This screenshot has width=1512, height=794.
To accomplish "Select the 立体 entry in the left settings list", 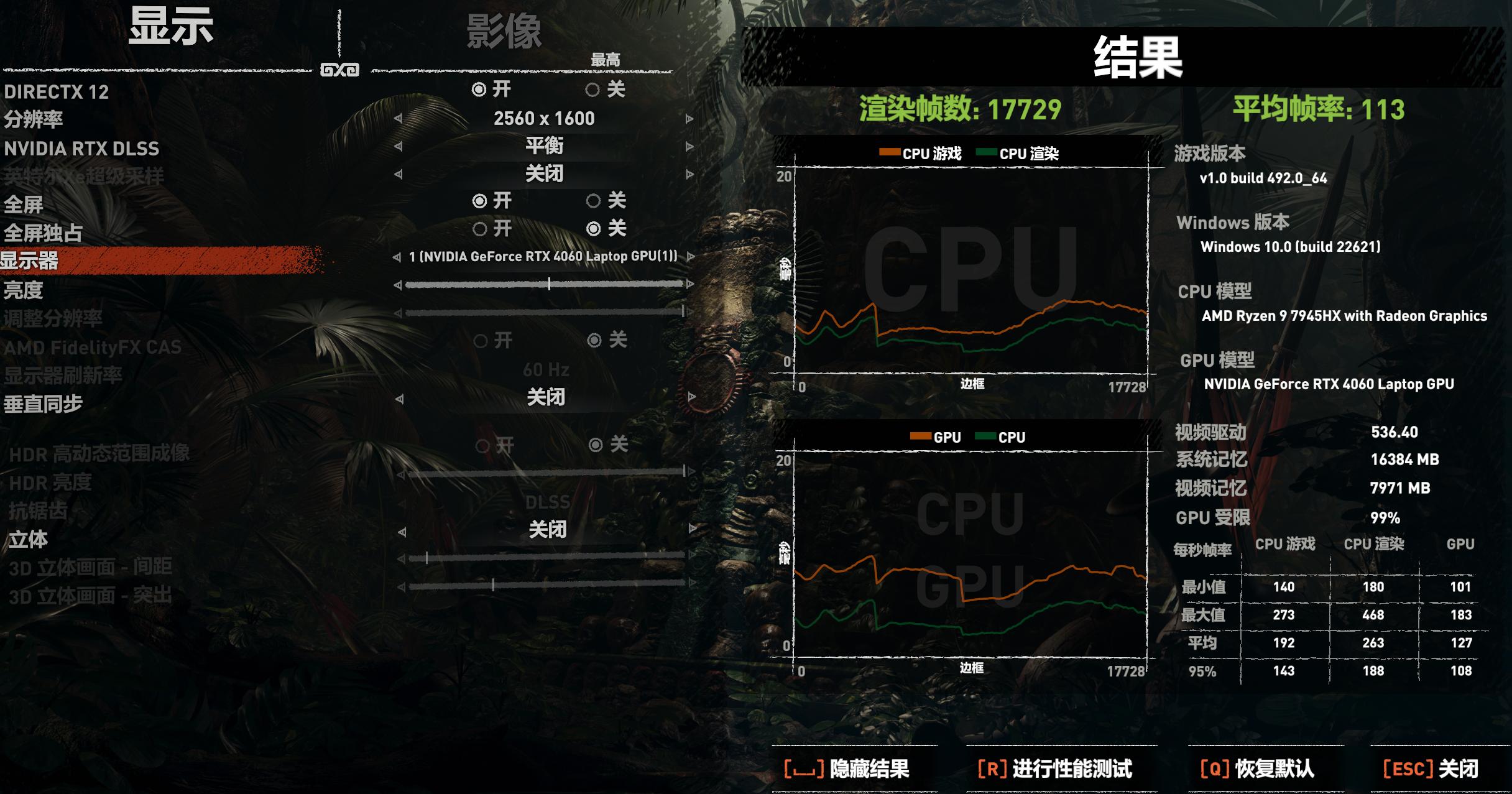I will click(x=29, y=540).
